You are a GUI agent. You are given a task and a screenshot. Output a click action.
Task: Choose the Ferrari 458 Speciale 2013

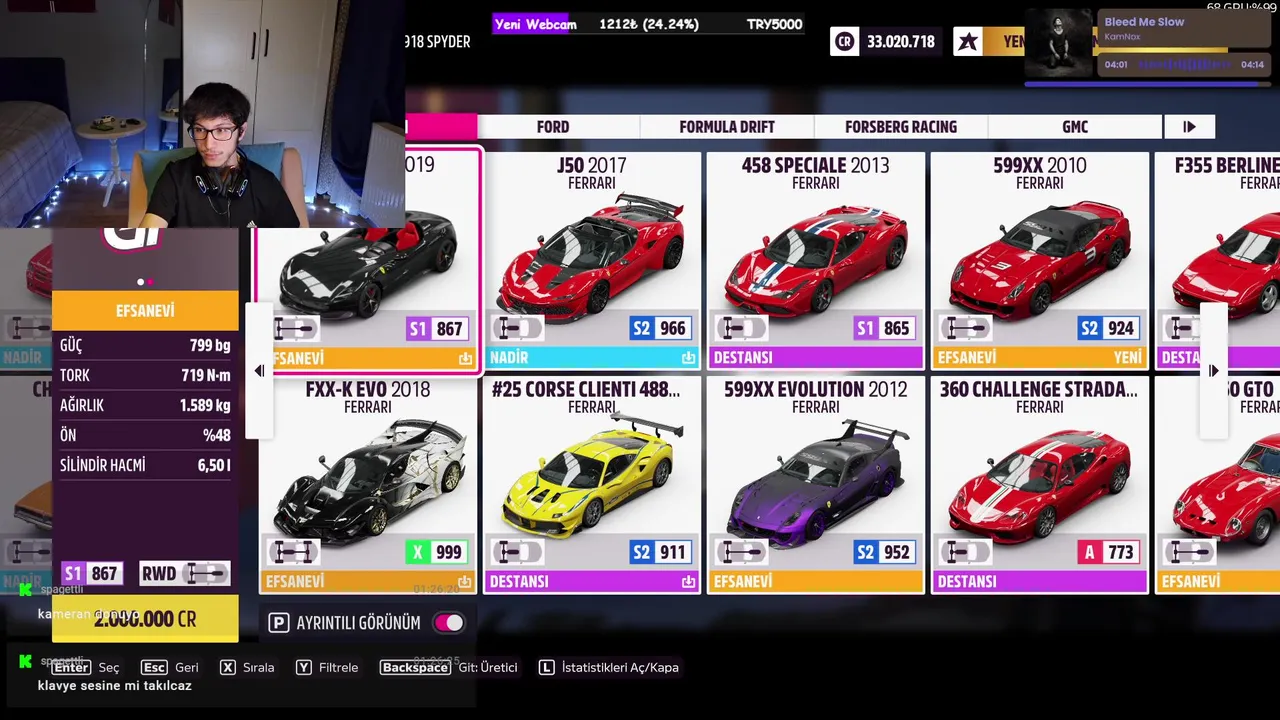pos(815,260)
